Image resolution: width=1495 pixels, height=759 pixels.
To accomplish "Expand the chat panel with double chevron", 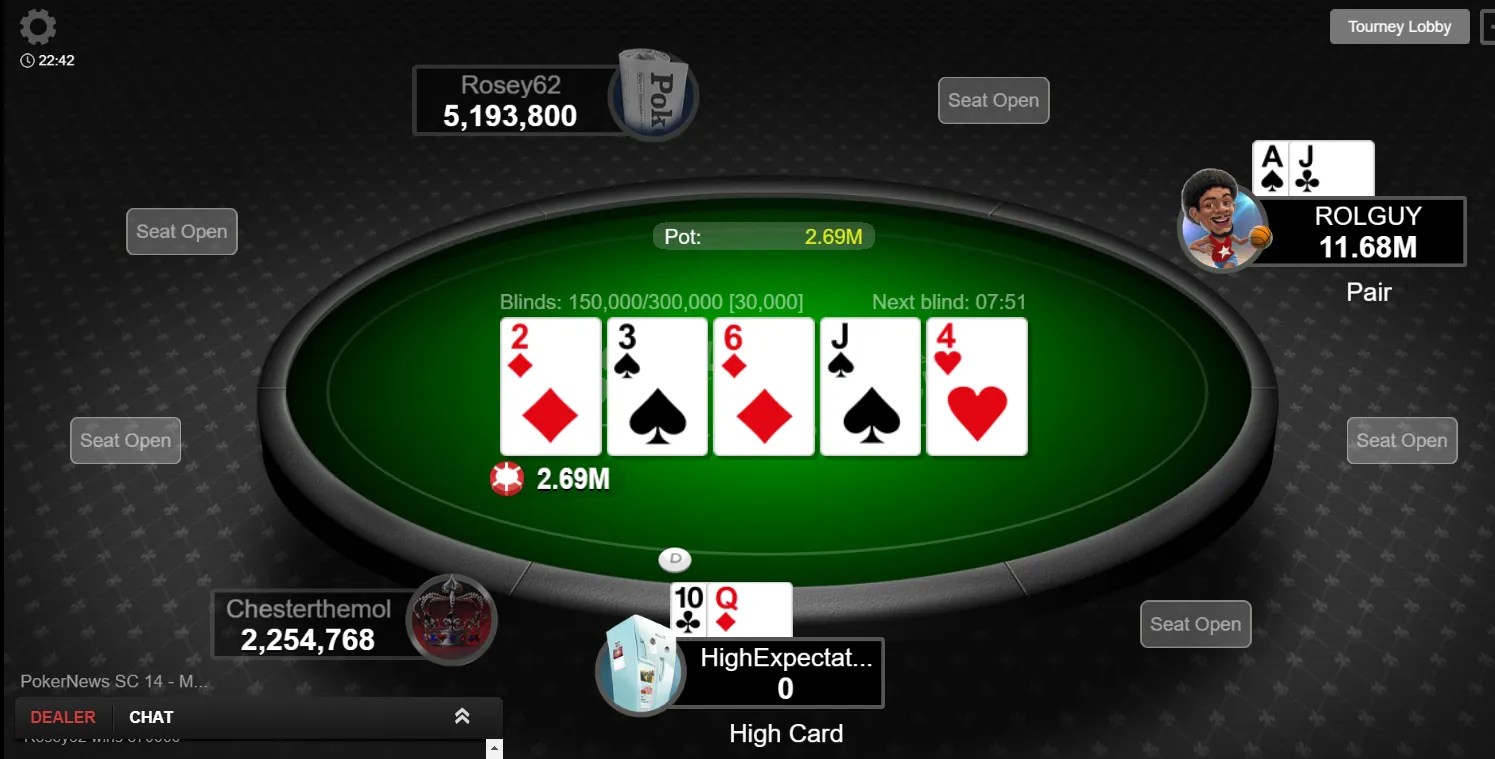I will (462, 716).
